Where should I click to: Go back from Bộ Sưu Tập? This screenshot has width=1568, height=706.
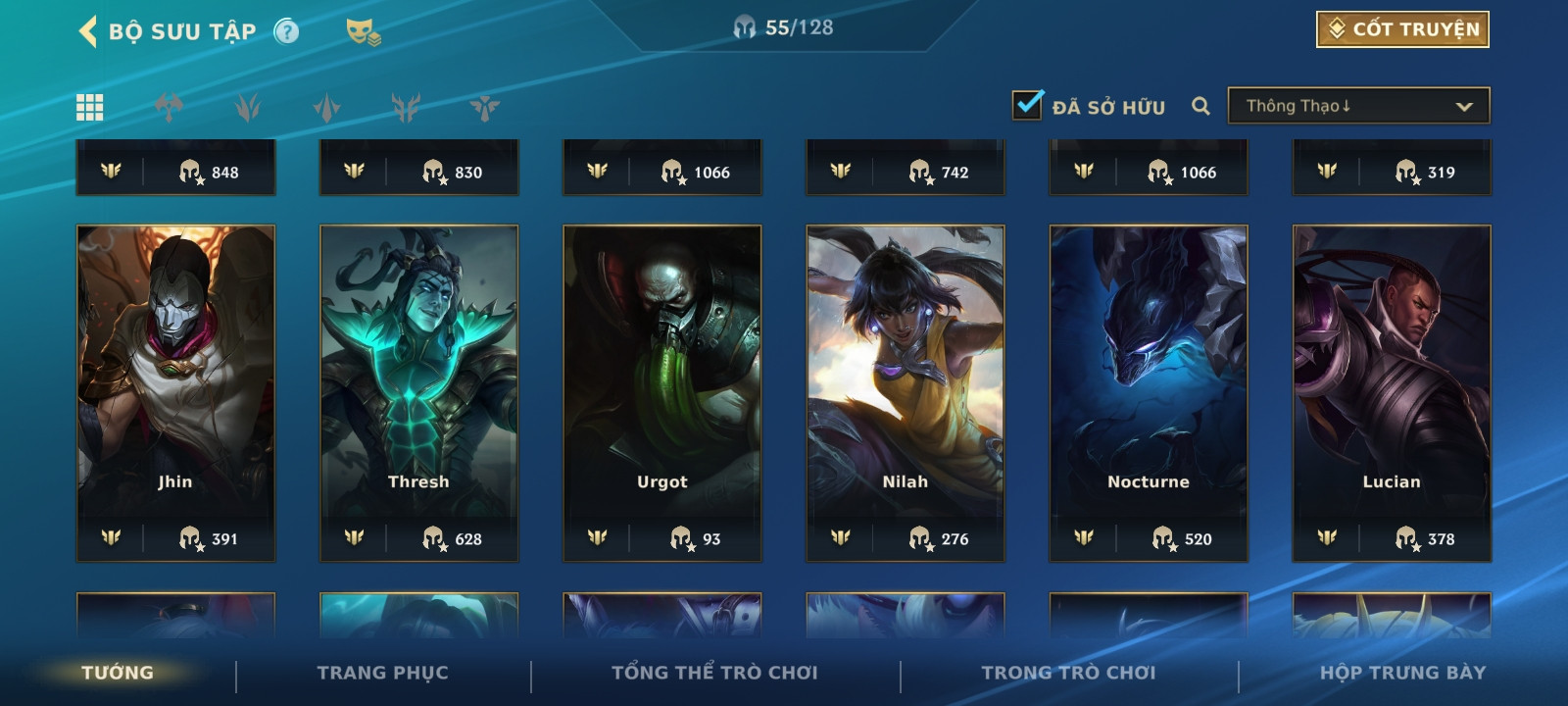pos(89,31)
